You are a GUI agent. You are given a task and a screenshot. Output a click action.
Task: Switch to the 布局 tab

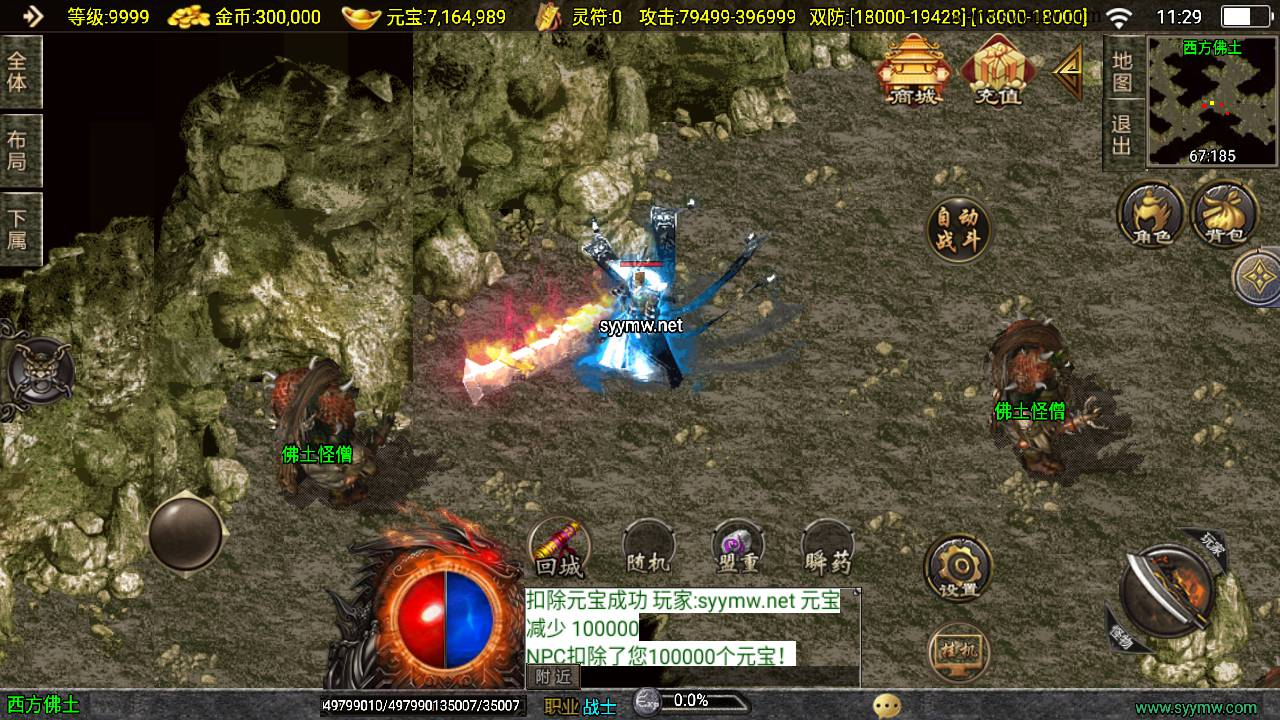tap(18, 150)
